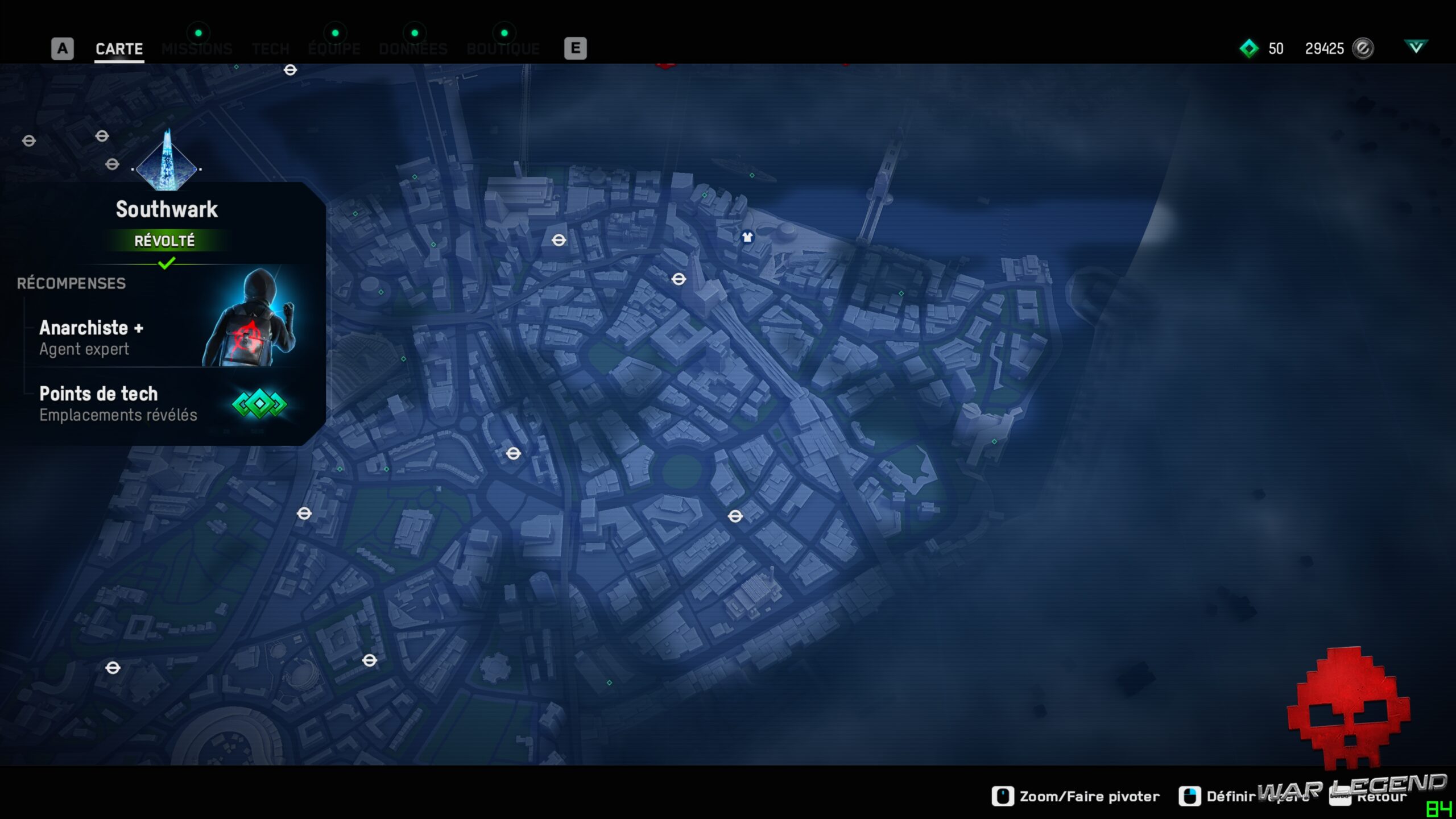
Task: Click the green checkmark under Révolté
Action: click(x=166, y=263)
